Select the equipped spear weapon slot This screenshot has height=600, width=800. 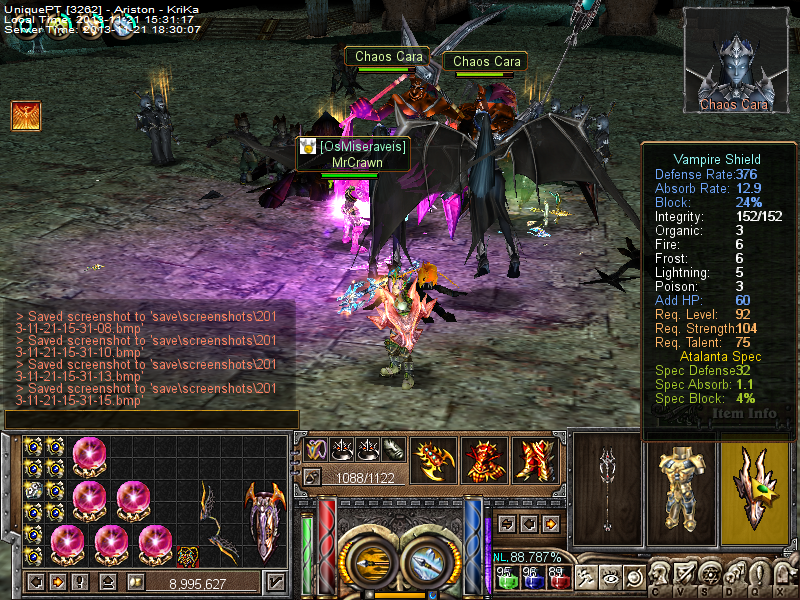click(606, 488)
